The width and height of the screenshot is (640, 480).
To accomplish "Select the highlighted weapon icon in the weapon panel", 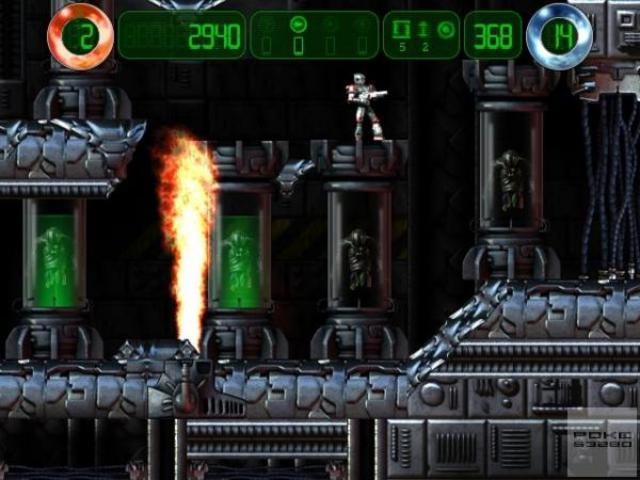I will (297, 24).
